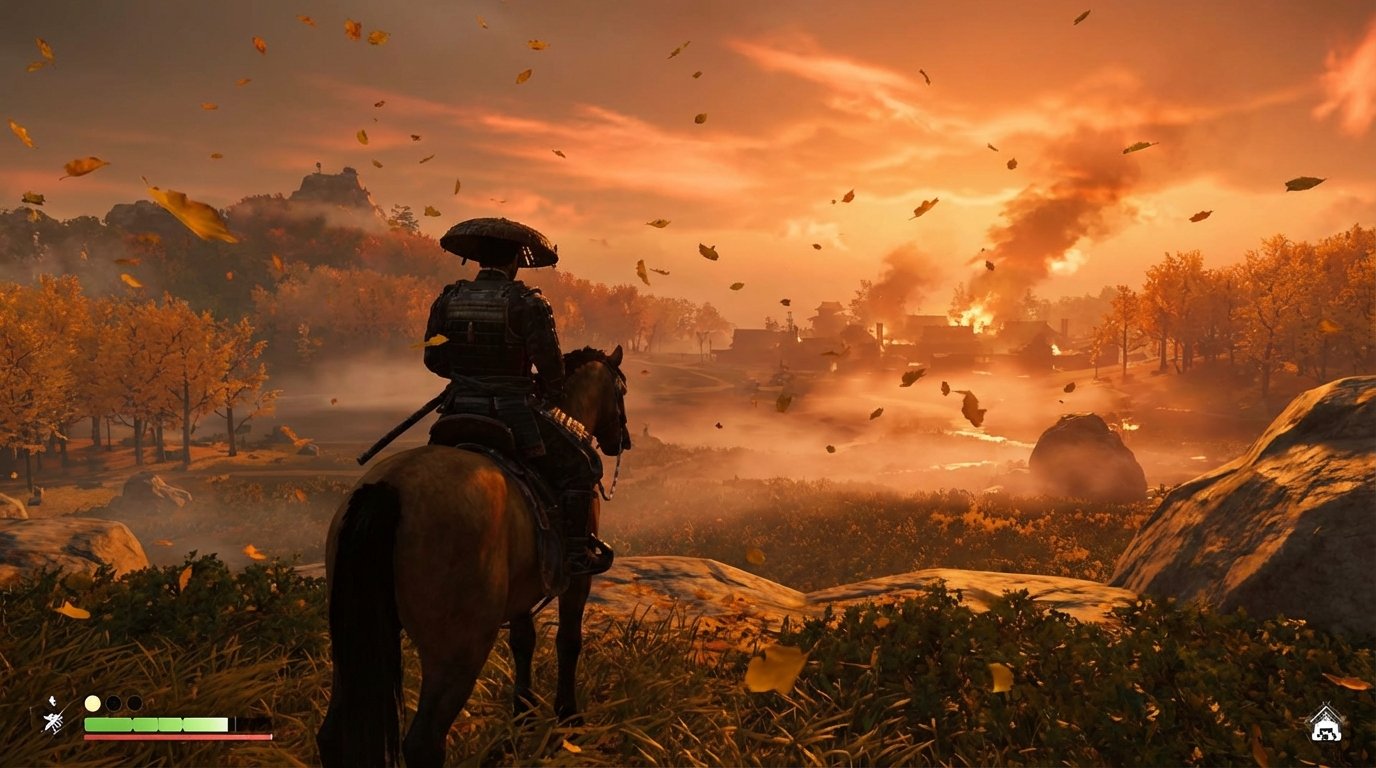Click the structure atop the distant mountain peak
This screenshot has width=1376, height=768.
pyautogui.click(x=316, y=168)
